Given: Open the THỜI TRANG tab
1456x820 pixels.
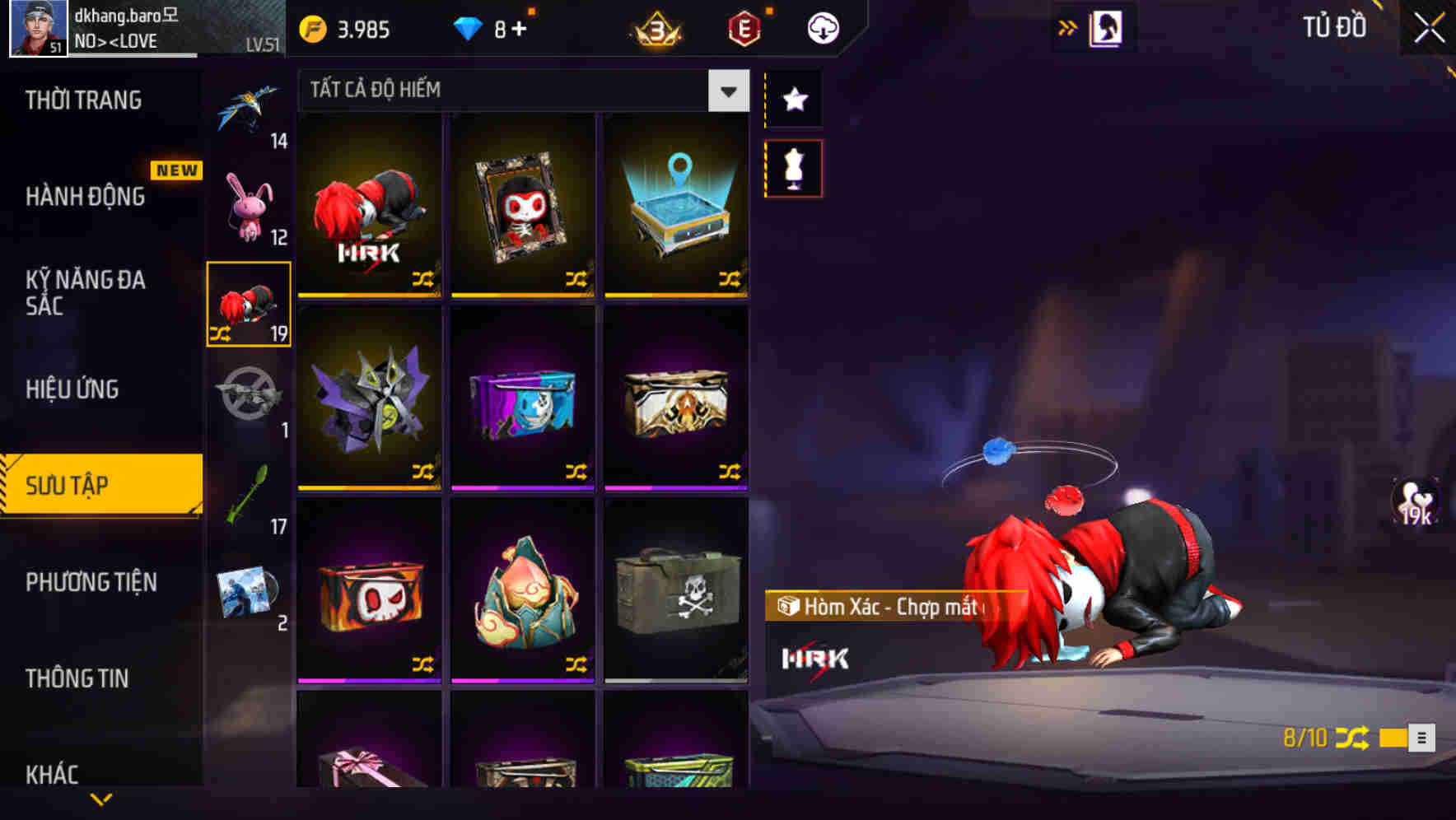Looking at the screenshot, I should (x=81, y=100).
